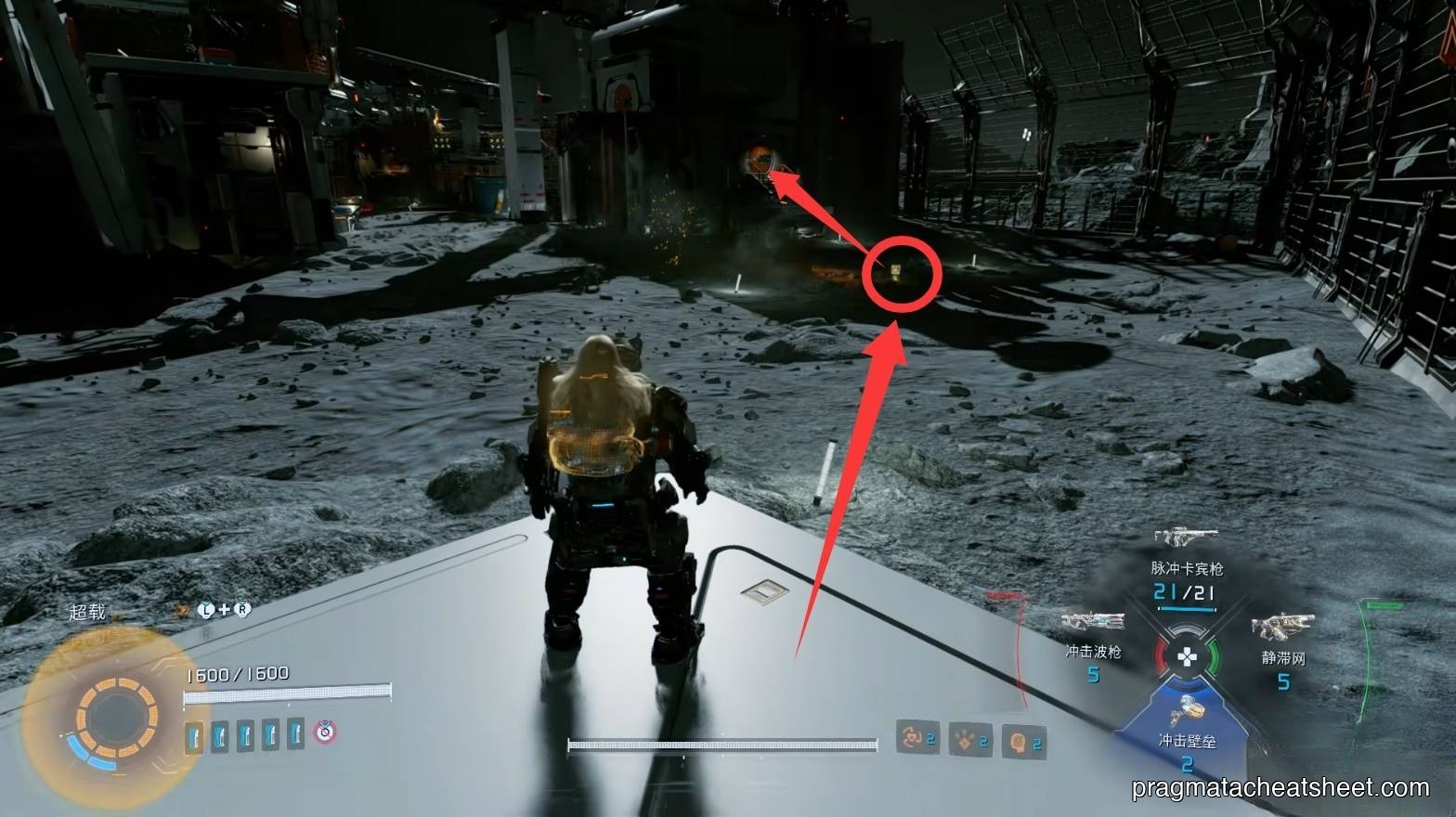The height and width of the screenshot is (817, 1456).
Task: Click the red circular target icon
Action: pos(324,732)
